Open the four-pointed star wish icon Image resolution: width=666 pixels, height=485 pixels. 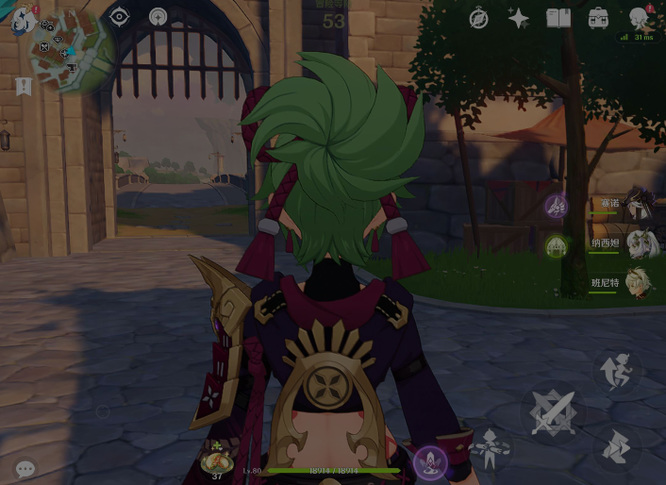coord(518,18)
